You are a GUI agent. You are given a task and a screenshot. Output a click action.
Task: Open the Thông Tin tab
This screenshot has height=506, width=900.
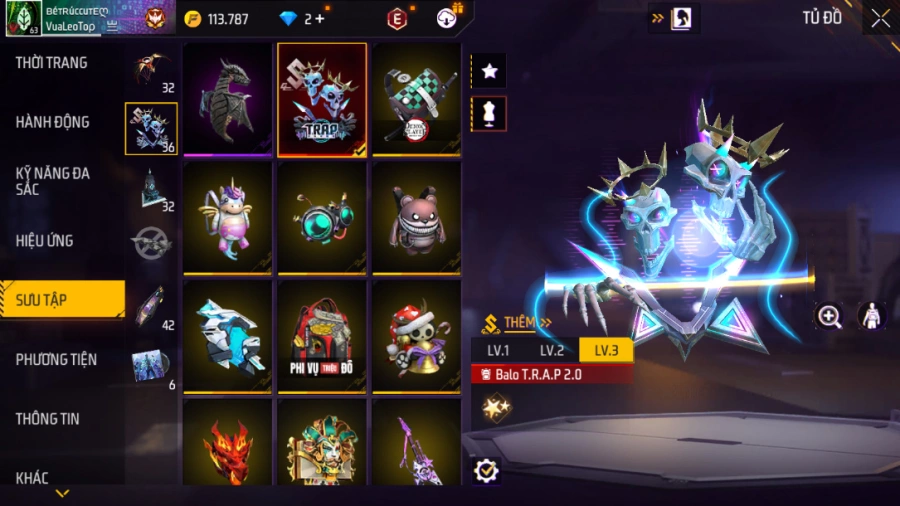(x=48, y=419)
